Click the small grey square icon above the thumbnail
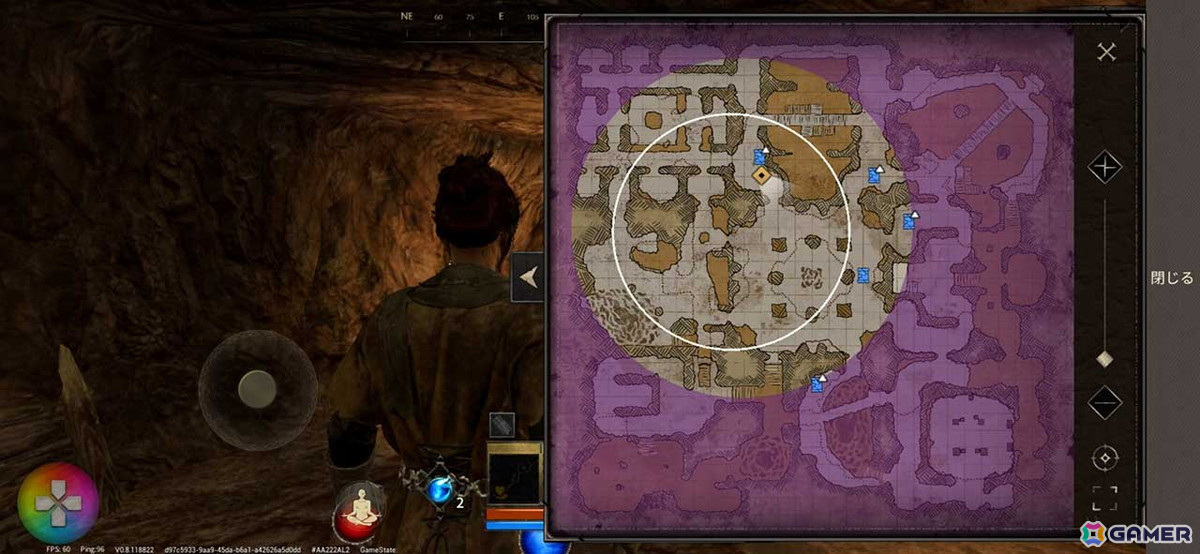 click(x=502, y=425)
